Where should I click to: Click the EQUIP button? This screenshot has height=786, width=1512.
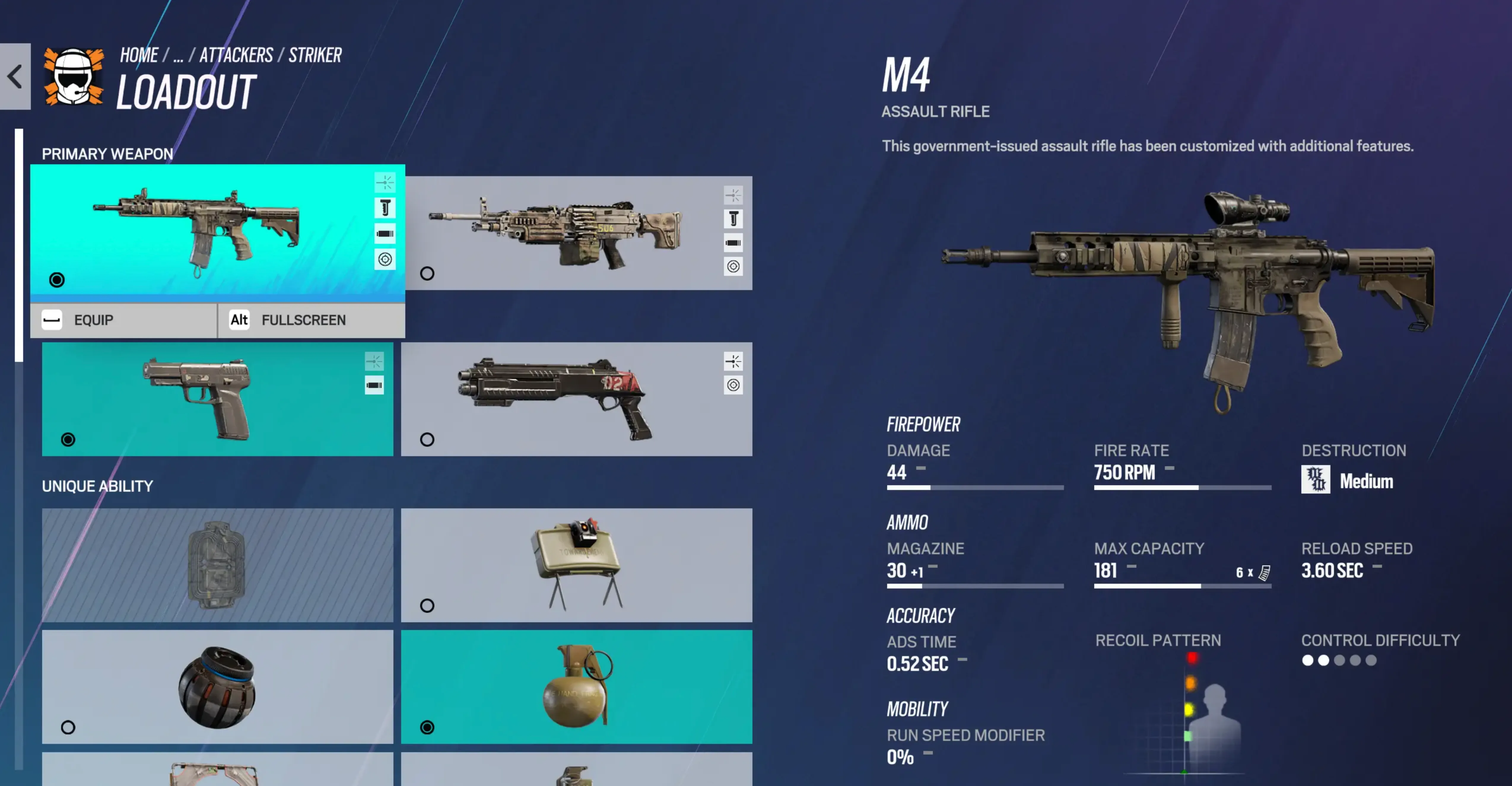(123, 320)
